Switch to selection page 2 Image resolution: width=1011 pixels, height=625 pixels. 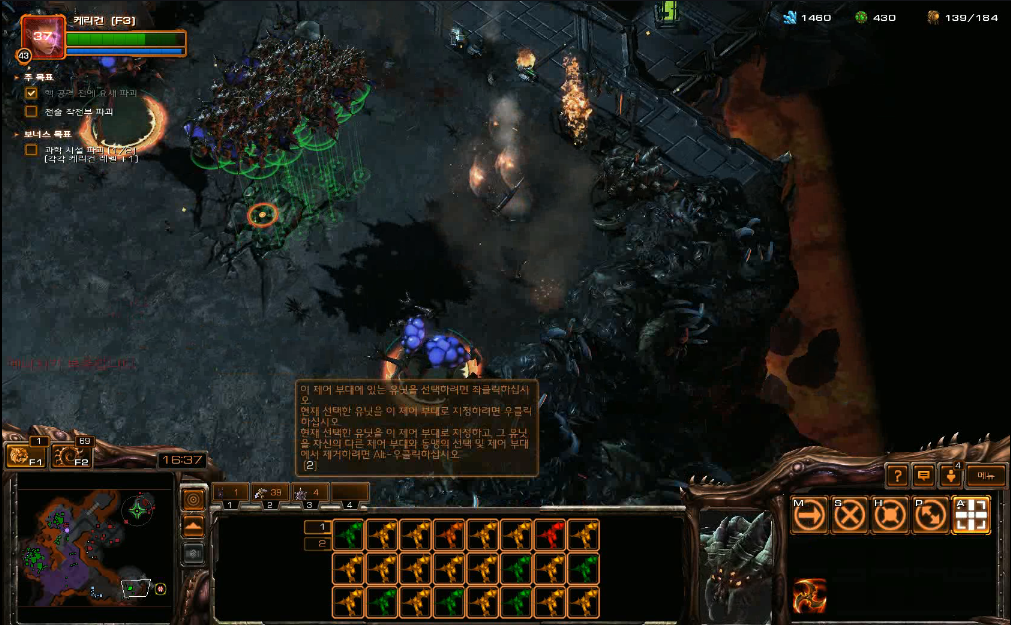pos(316,544)
